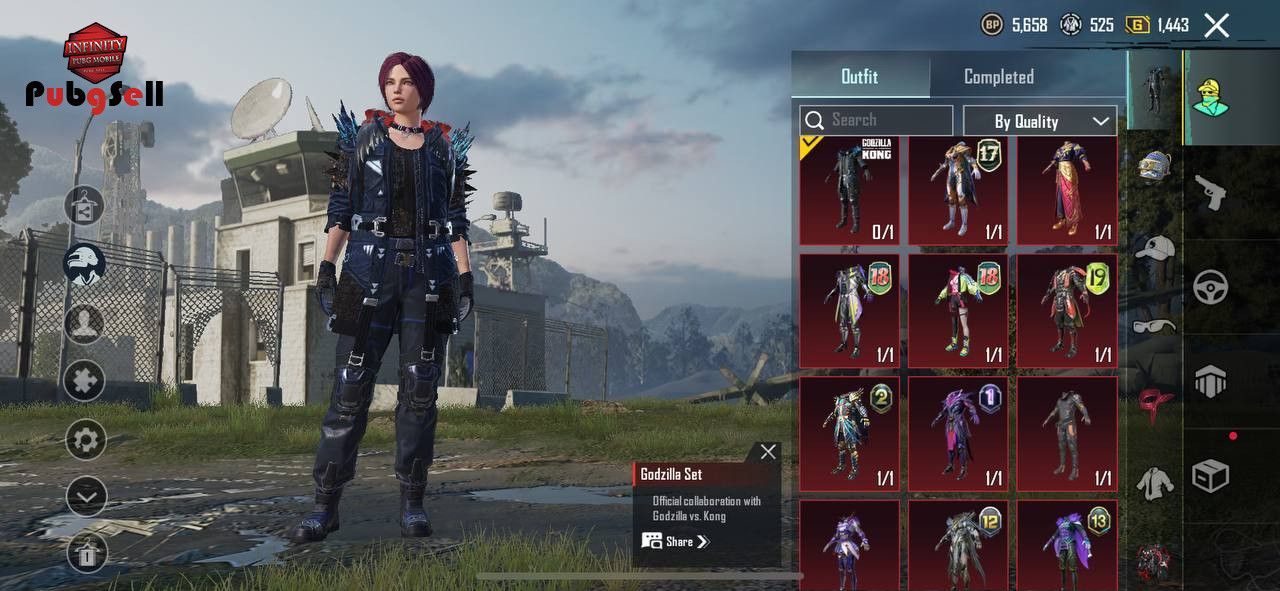Click the gear settings icon
1280x591 pixels.
[x=86, y=439]
